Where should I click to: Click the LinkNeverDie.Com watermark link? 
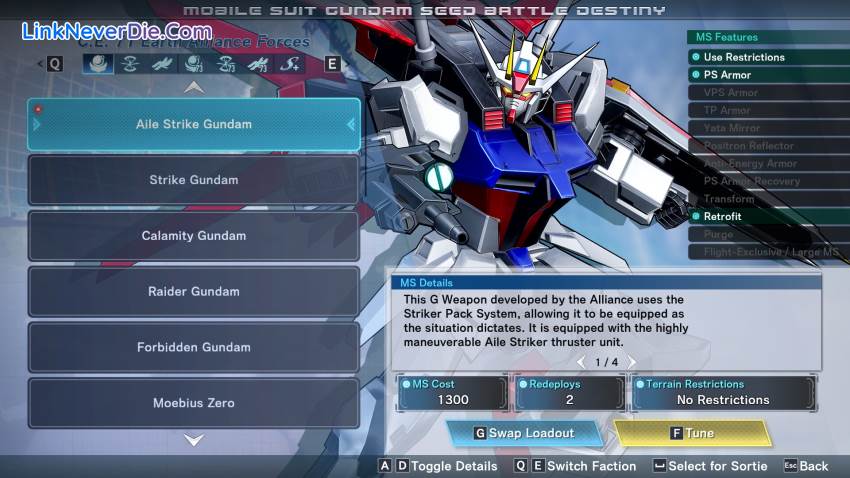click(x=116, y=31)
